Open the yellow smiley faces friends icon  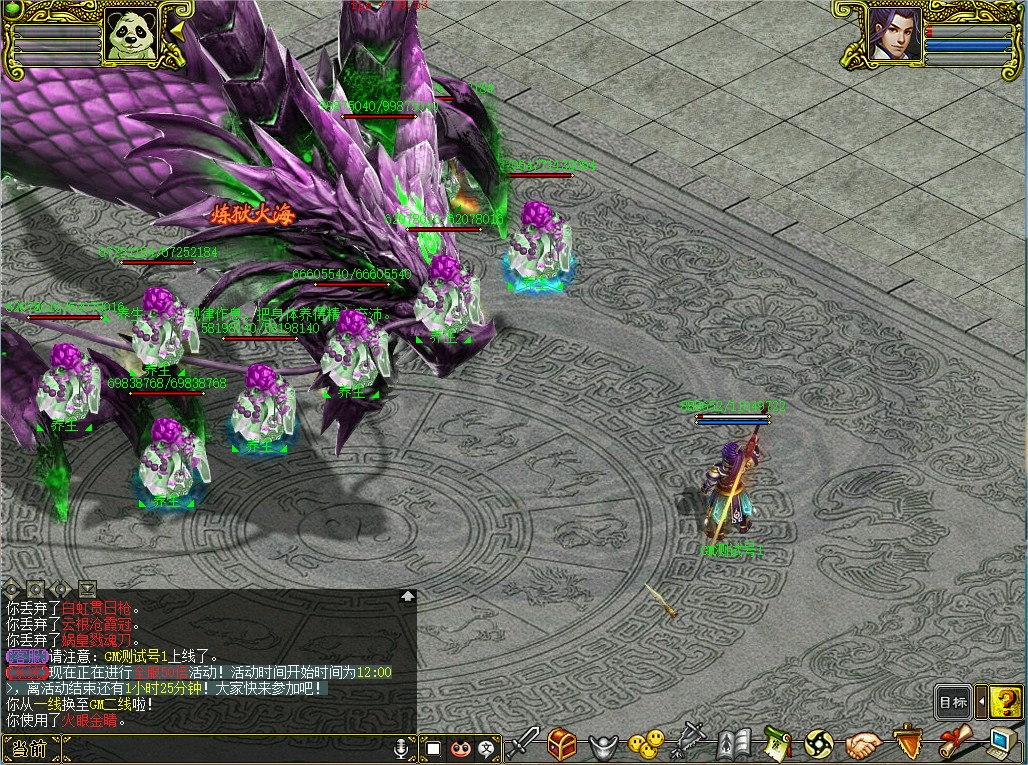point(647,744)
